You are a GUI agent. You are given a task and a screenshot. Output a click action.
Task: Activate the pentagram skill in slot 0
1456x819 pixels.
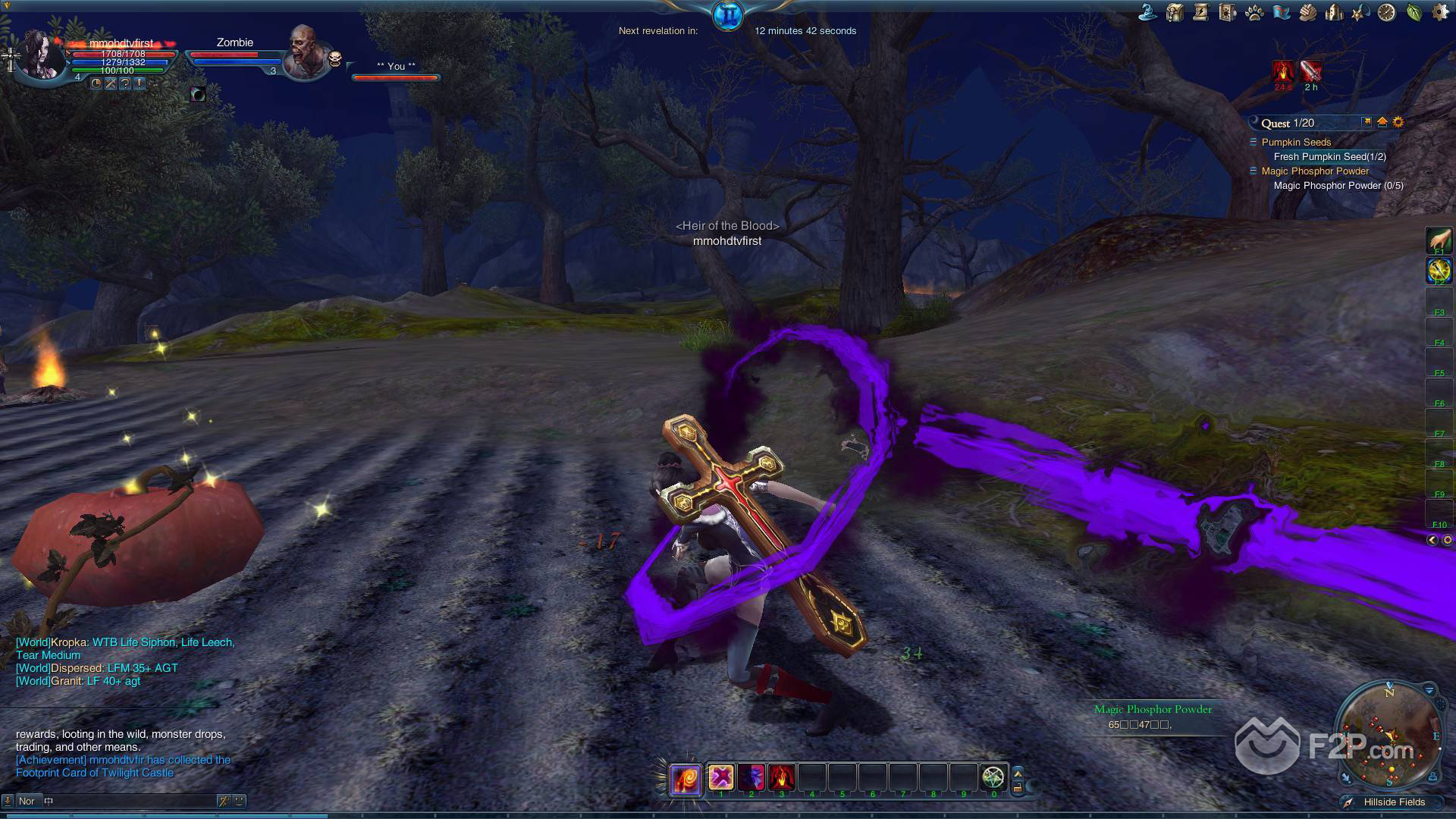[x=993, y=777]
